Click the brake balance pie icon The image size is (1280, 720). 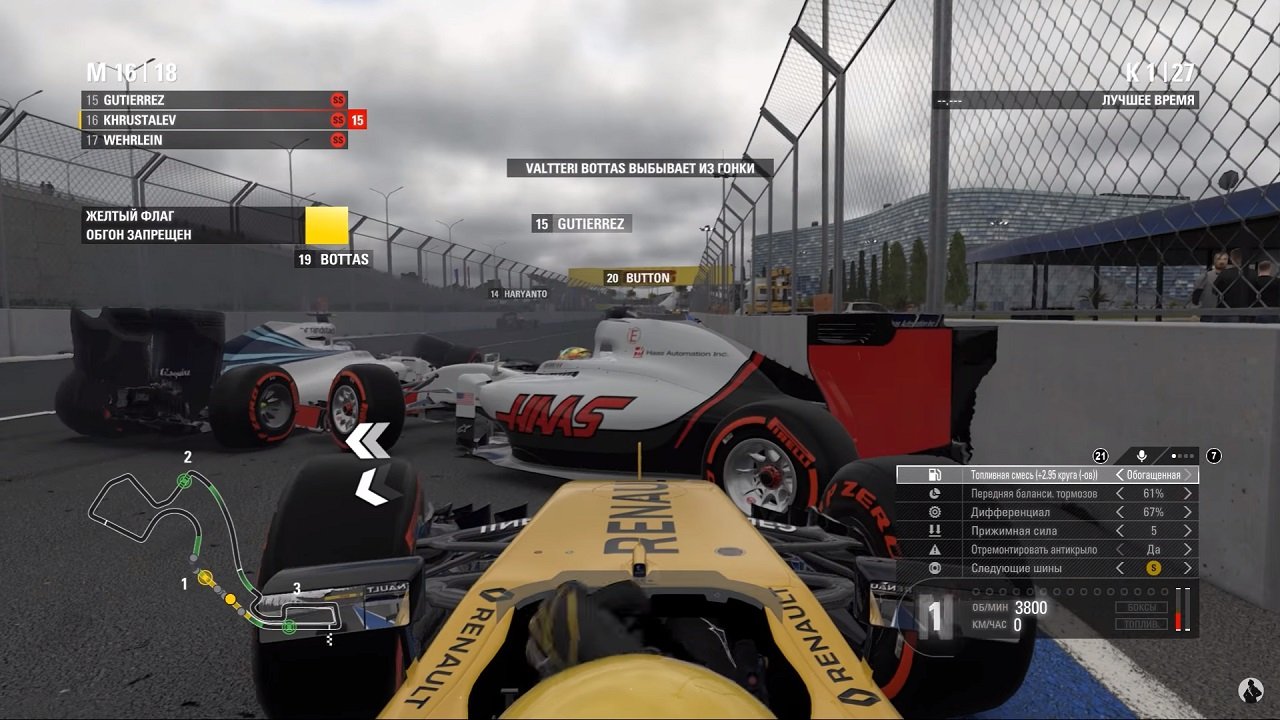(934, 494)
